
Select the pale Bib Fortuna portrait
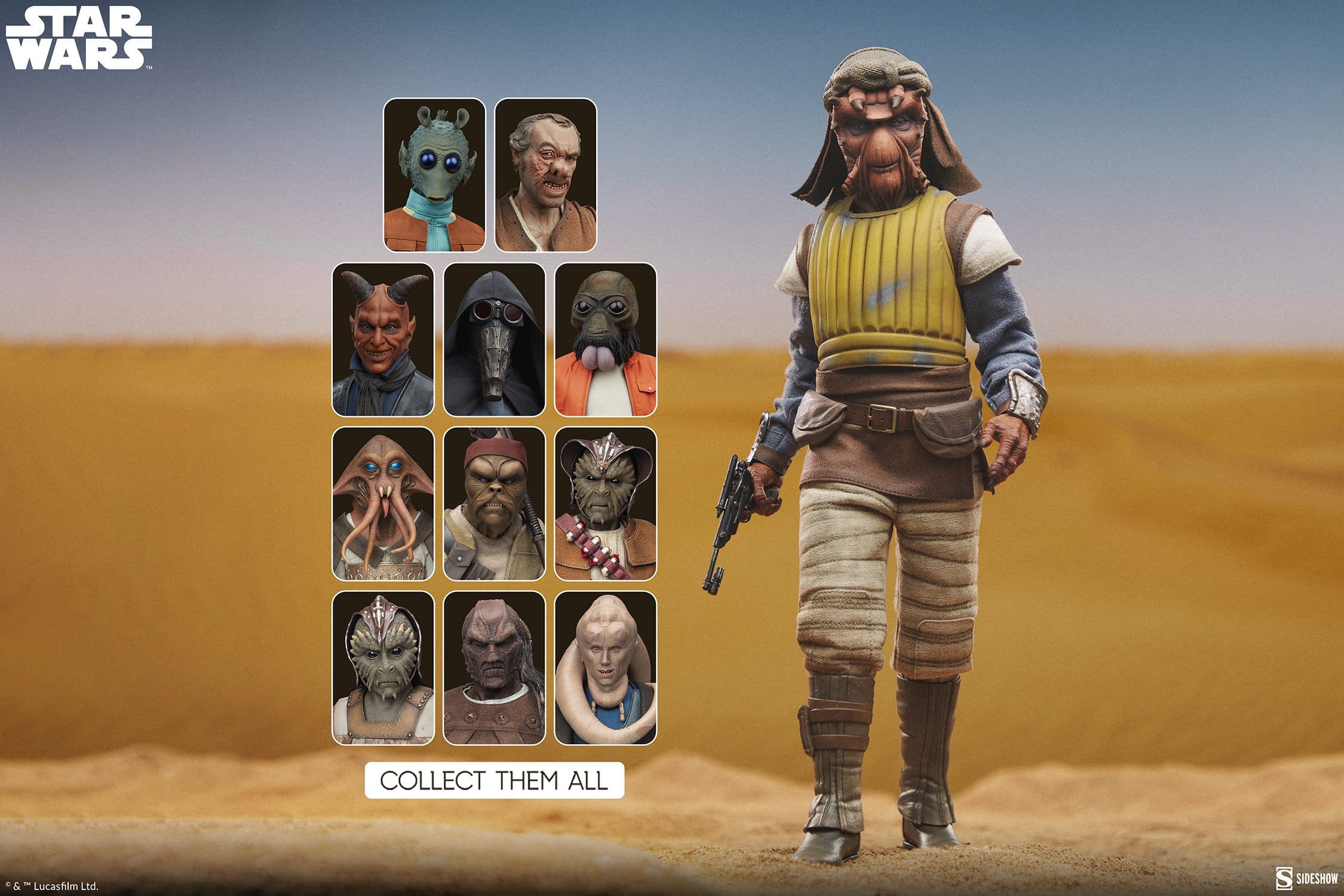pos(605,668)
